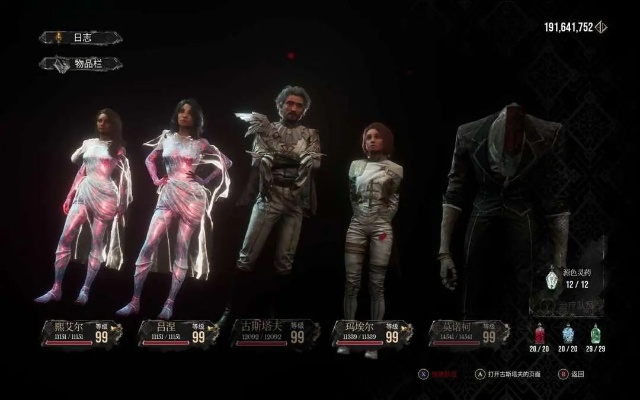Select the 吕涅 character nameplate
640x400 pixels.
click(x=176, y=333)
